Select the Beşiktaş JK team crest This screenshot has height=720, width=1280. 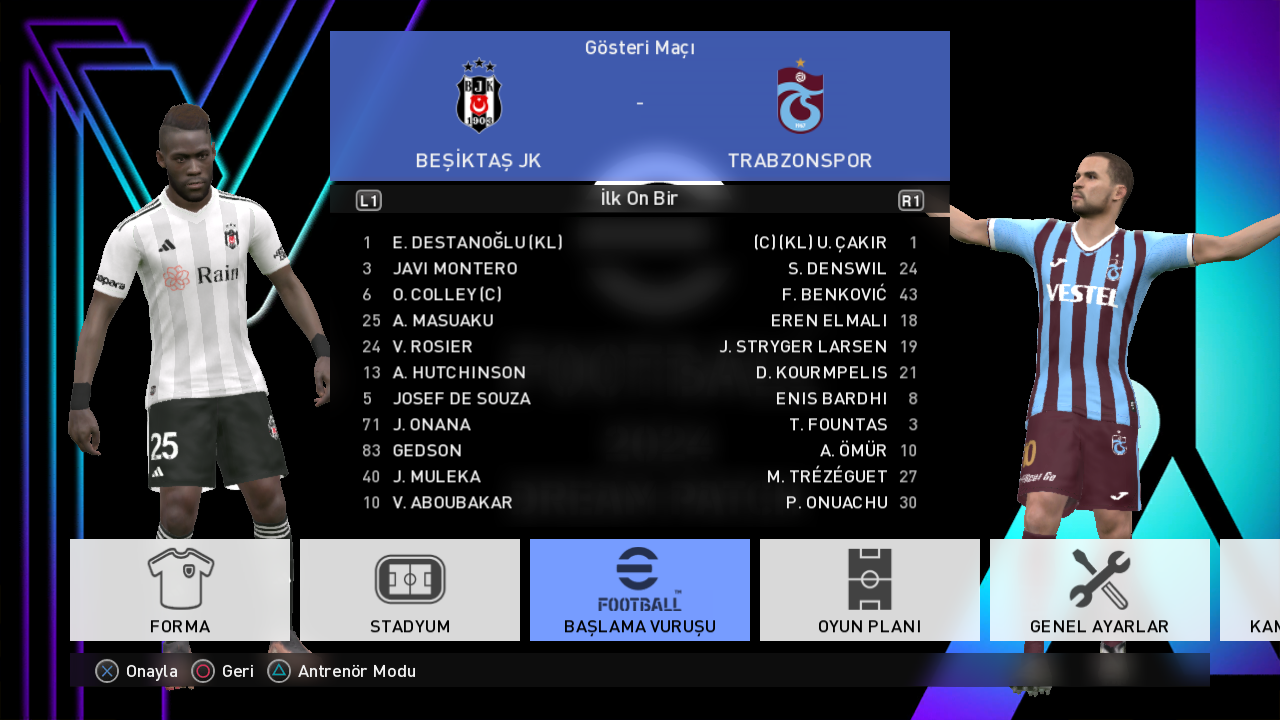[479, 96]
